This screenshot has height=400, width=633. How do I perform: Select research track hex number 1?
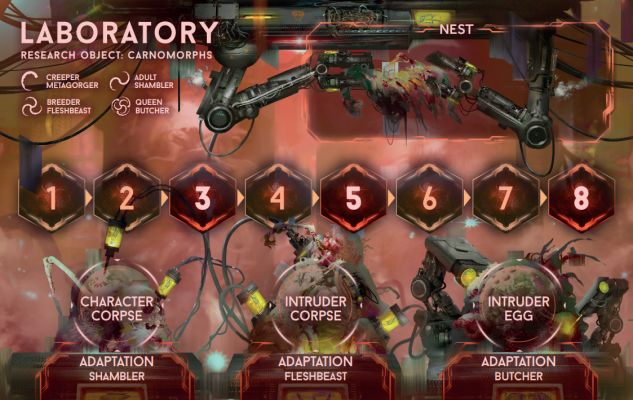51,197
